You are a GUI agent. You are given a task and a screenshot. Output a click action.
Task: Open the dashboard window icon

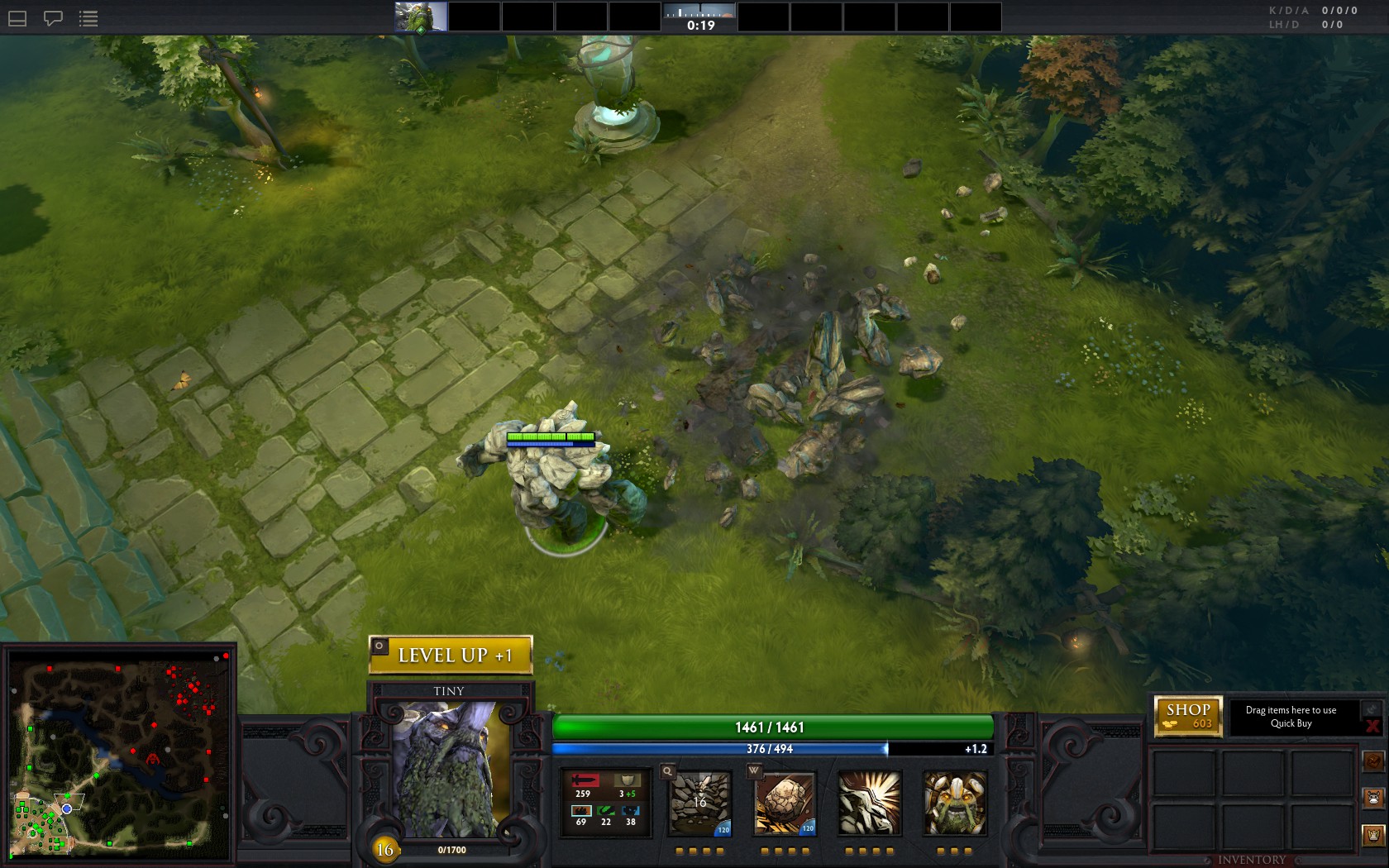pos(17,18)
